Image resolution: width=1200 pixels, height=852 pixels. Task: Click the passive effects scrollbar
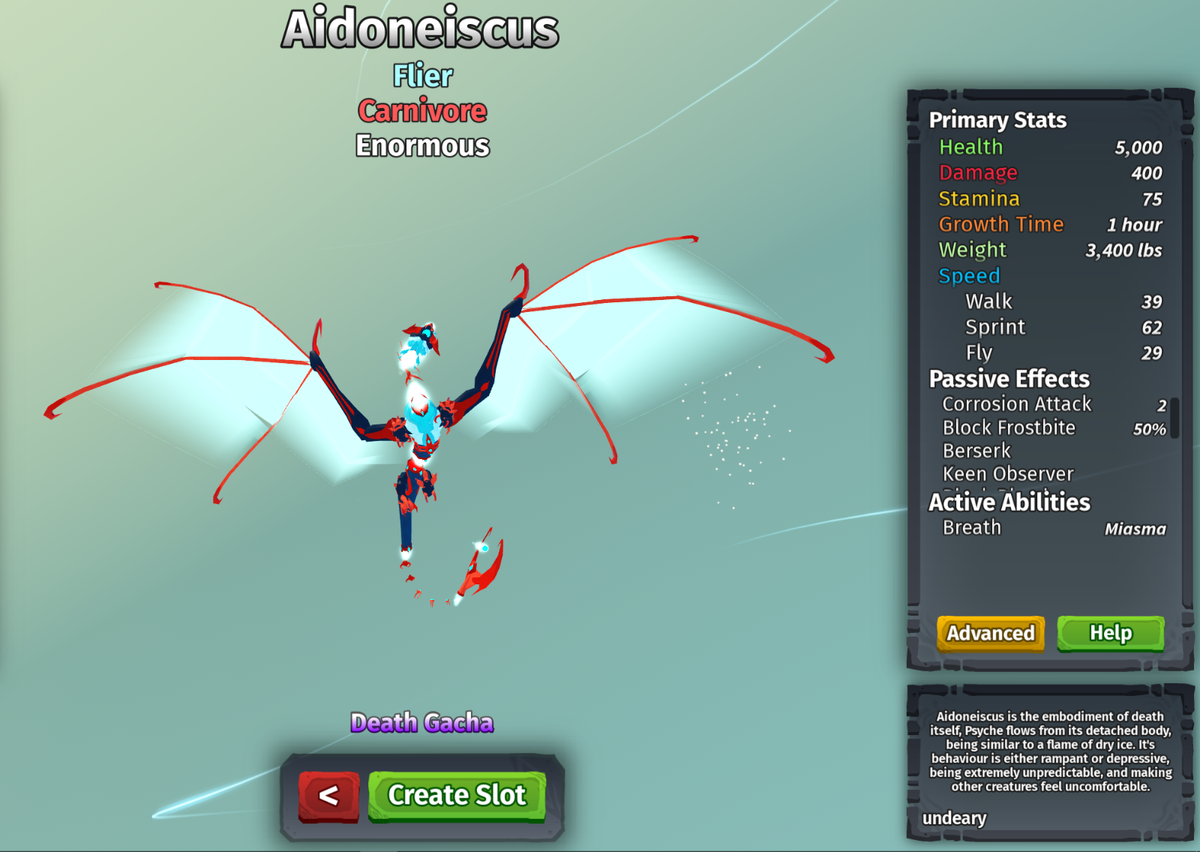pyautogui.click(x=1175, y=418)
